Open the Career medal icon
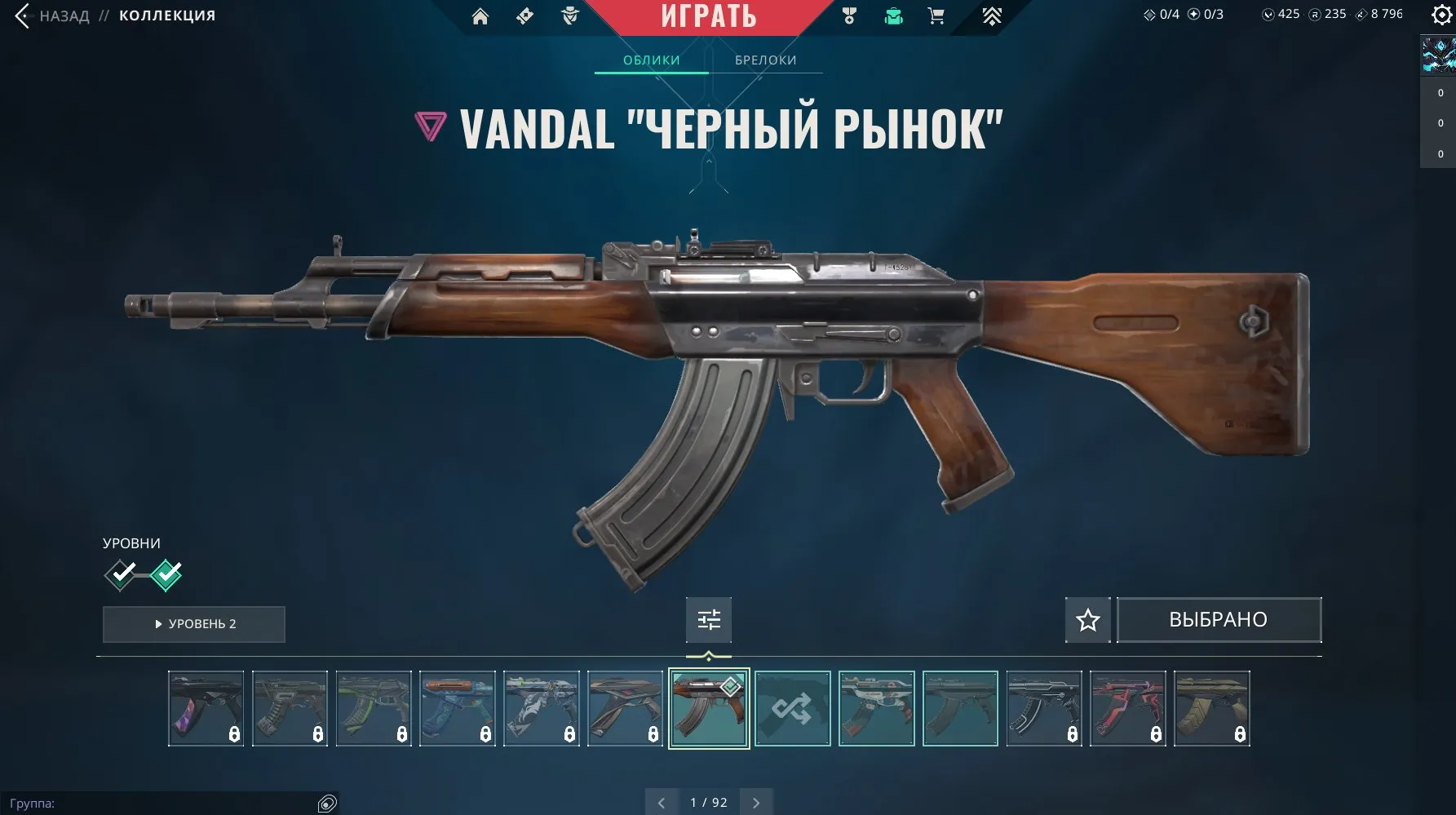The image size is (1456, 815). [x=848, y=16]
